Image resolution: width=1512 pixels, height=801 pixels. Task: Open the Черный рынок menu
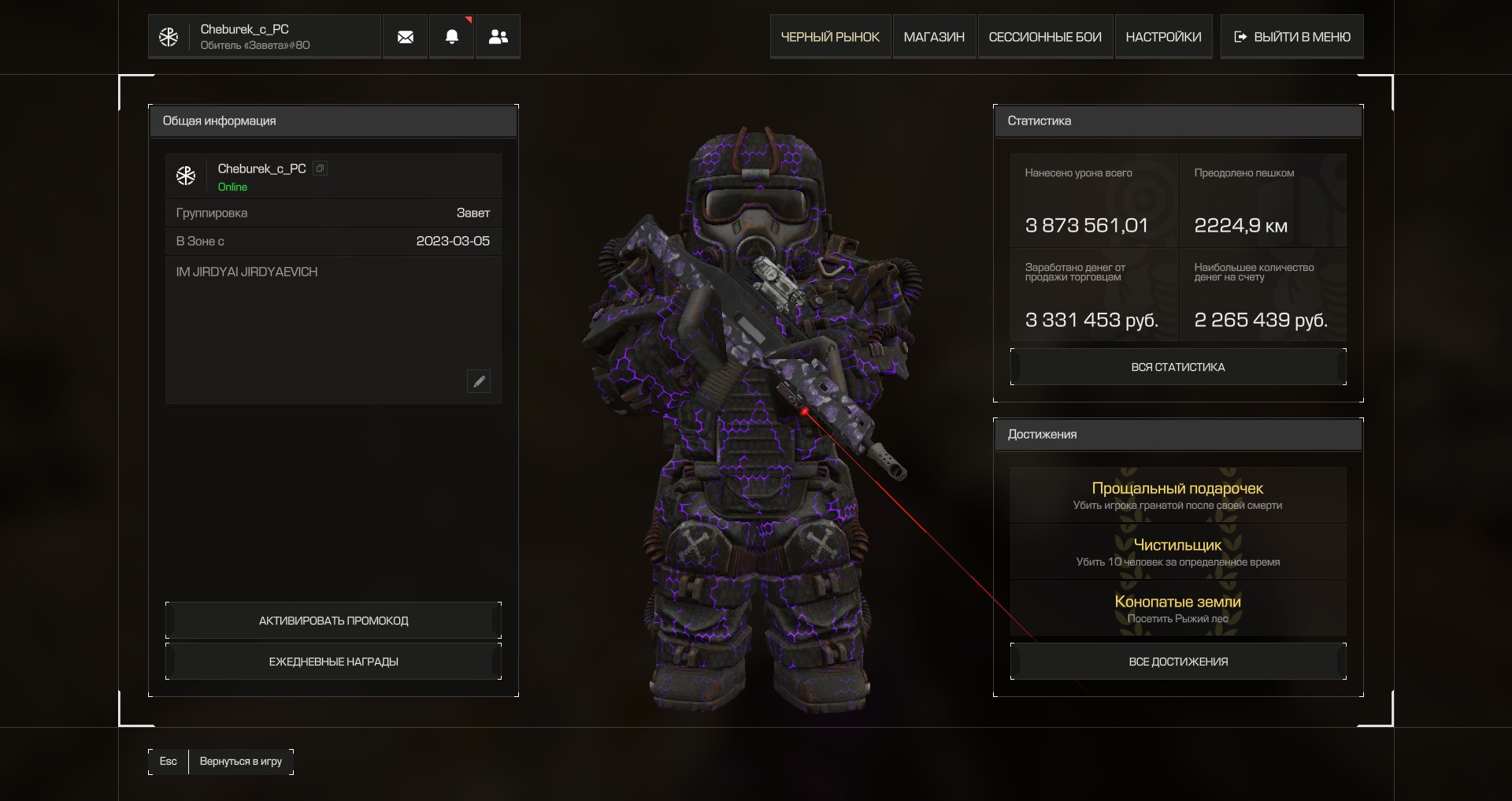830,37
